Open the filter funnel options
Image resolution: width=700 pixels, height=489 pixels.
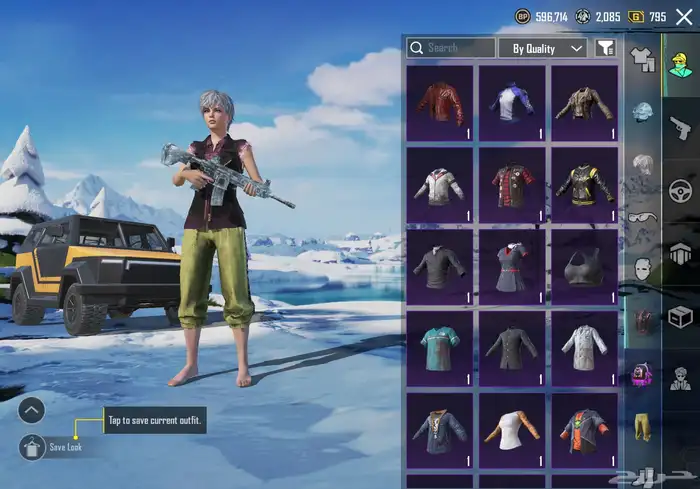tap(605, 48)
